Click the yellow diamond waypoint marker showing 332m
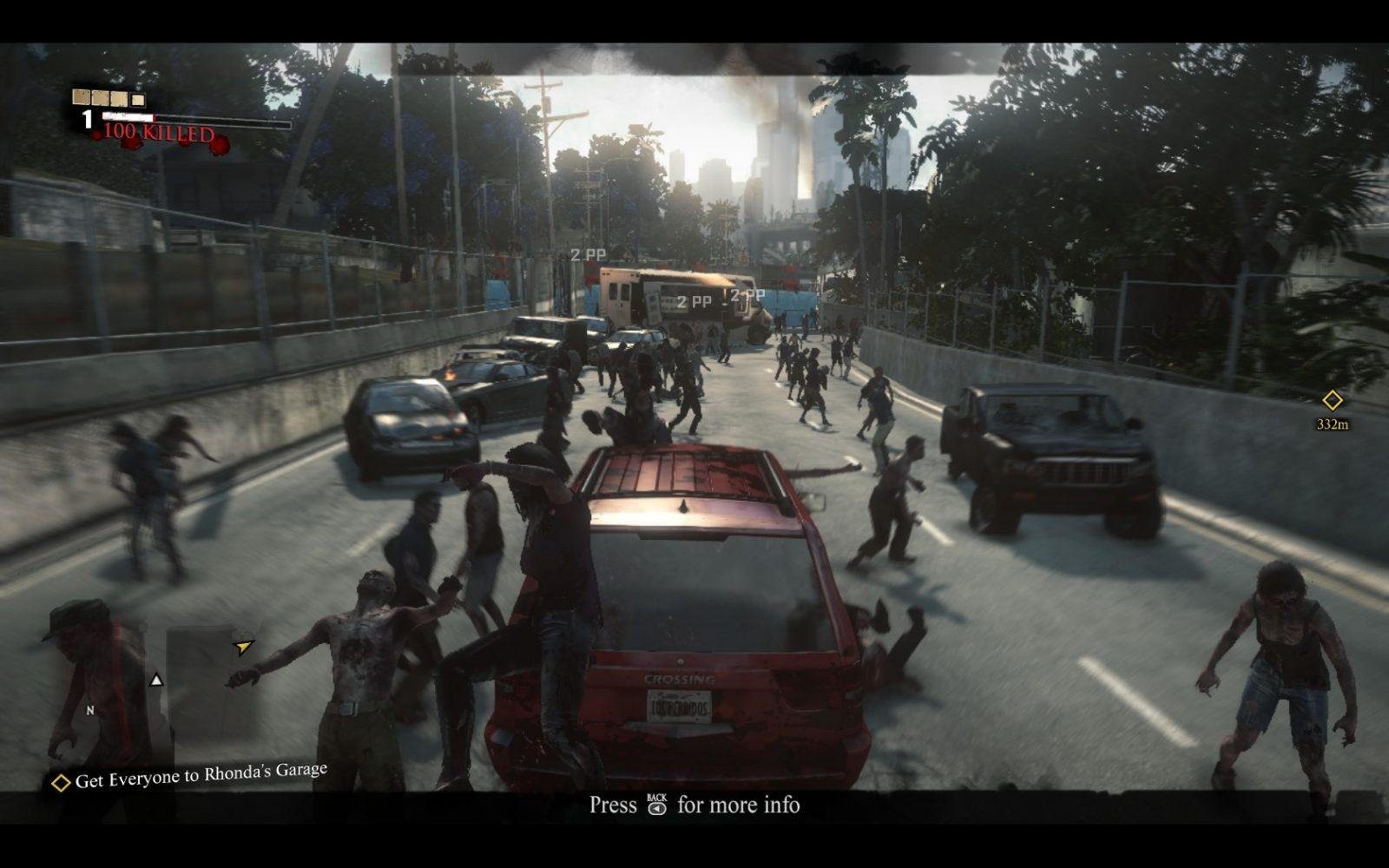Screen dimensions: 1389x868 pos(1332,401)
